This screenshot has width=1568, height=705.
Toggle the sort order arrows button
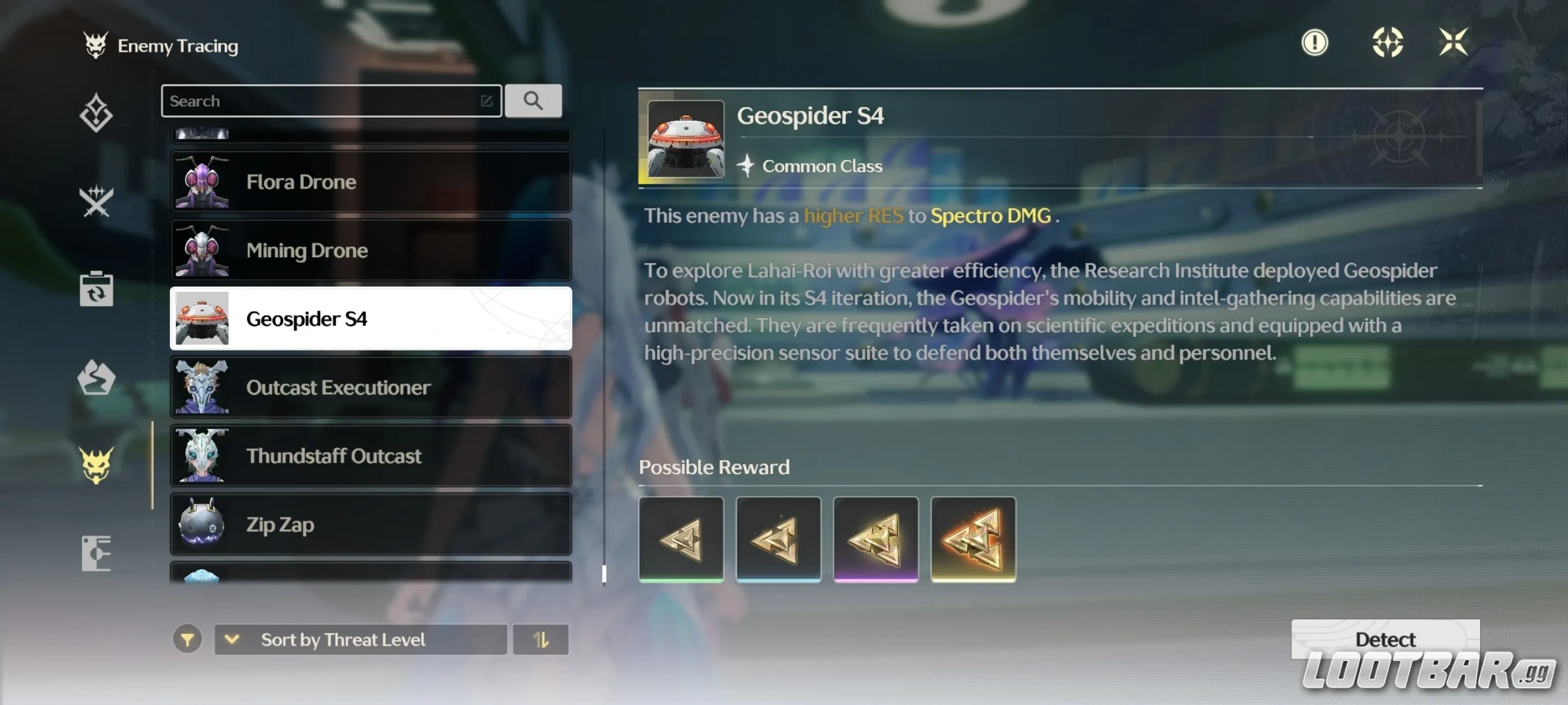[541, 639]
